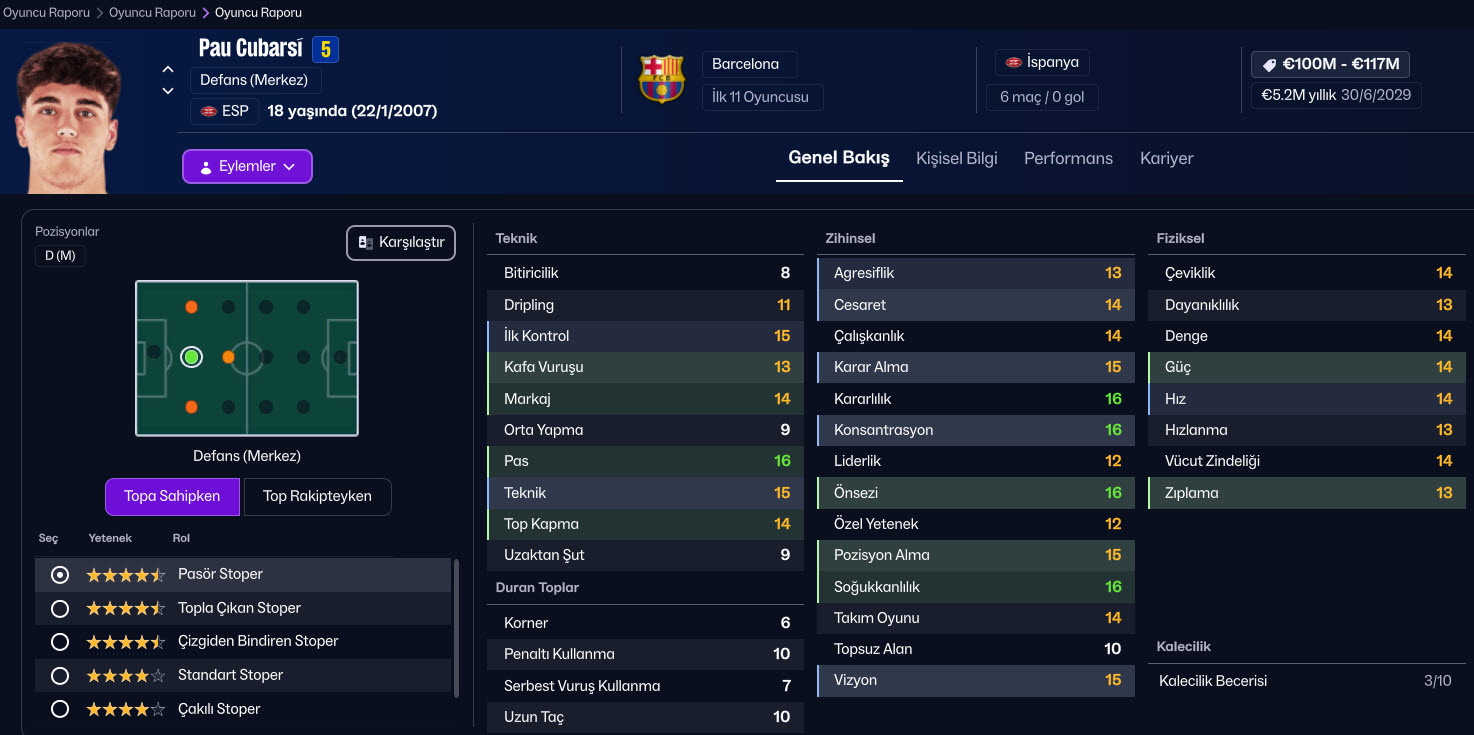Show the Kariyer tab

[1166, 158]
